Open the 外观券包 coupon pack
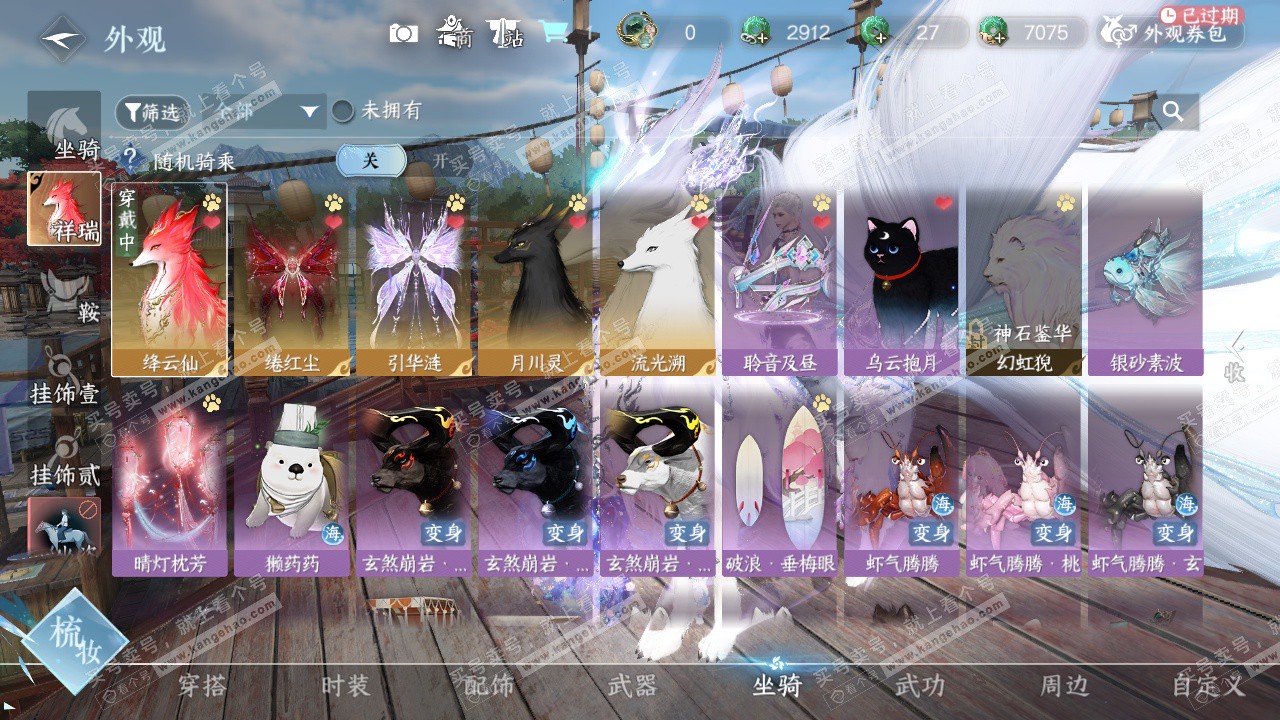This screenshot has width=1280, height=720. [1172, 33]
